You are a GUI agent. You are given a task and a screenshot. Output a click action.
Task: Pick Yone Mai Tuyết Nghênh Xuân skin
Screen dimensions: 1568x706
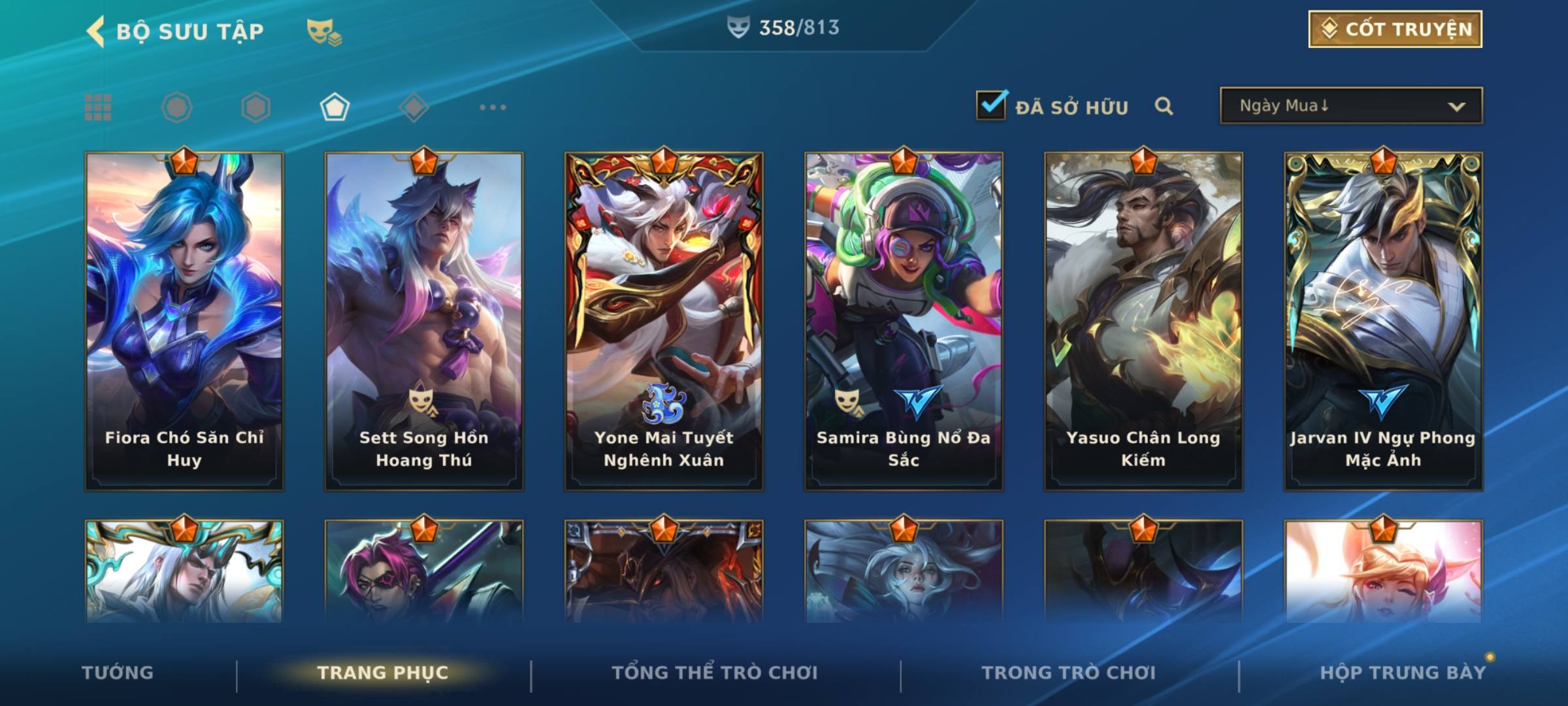tap(664, 320)
